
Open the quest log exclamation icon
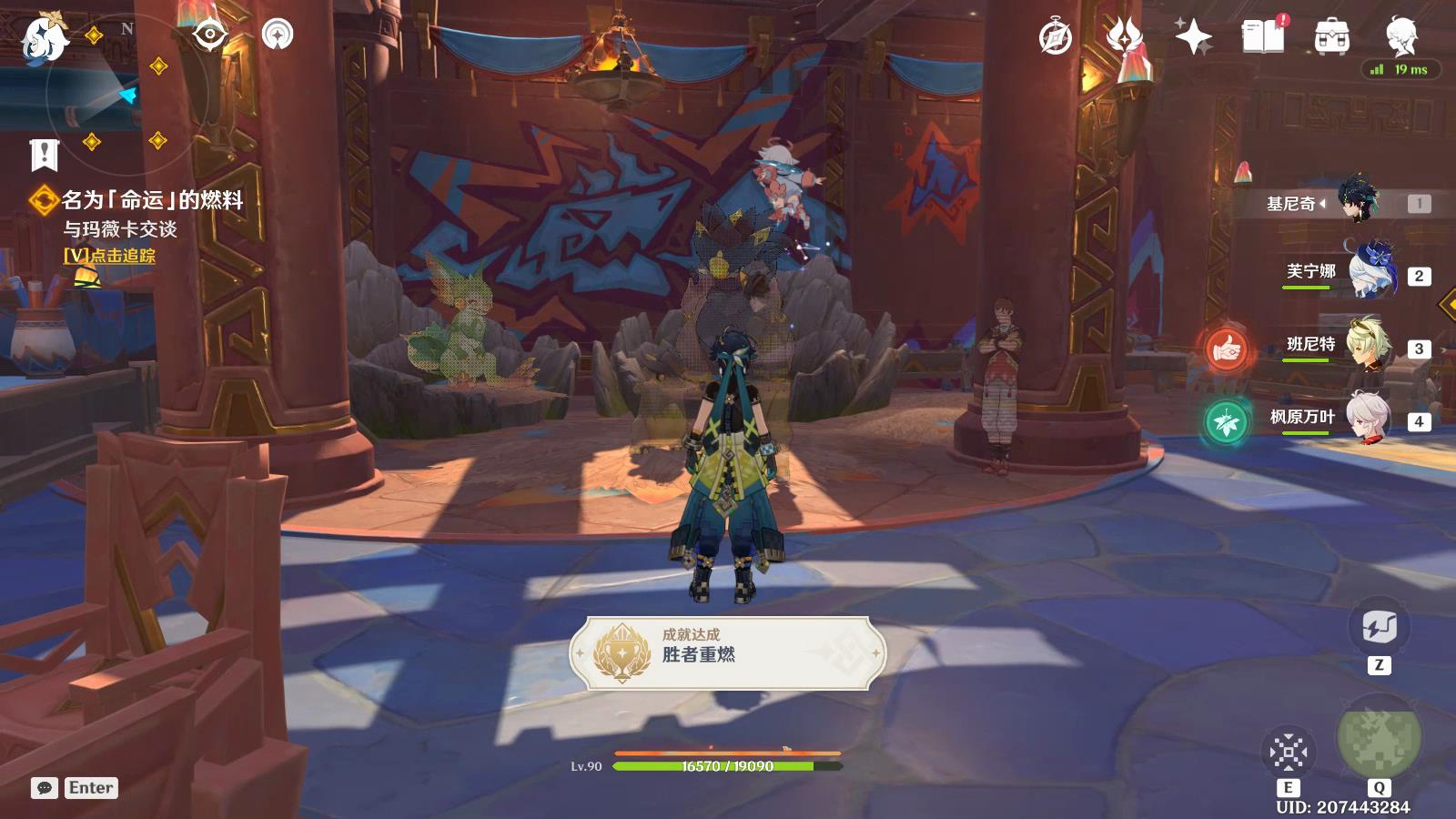click(44, 155)
